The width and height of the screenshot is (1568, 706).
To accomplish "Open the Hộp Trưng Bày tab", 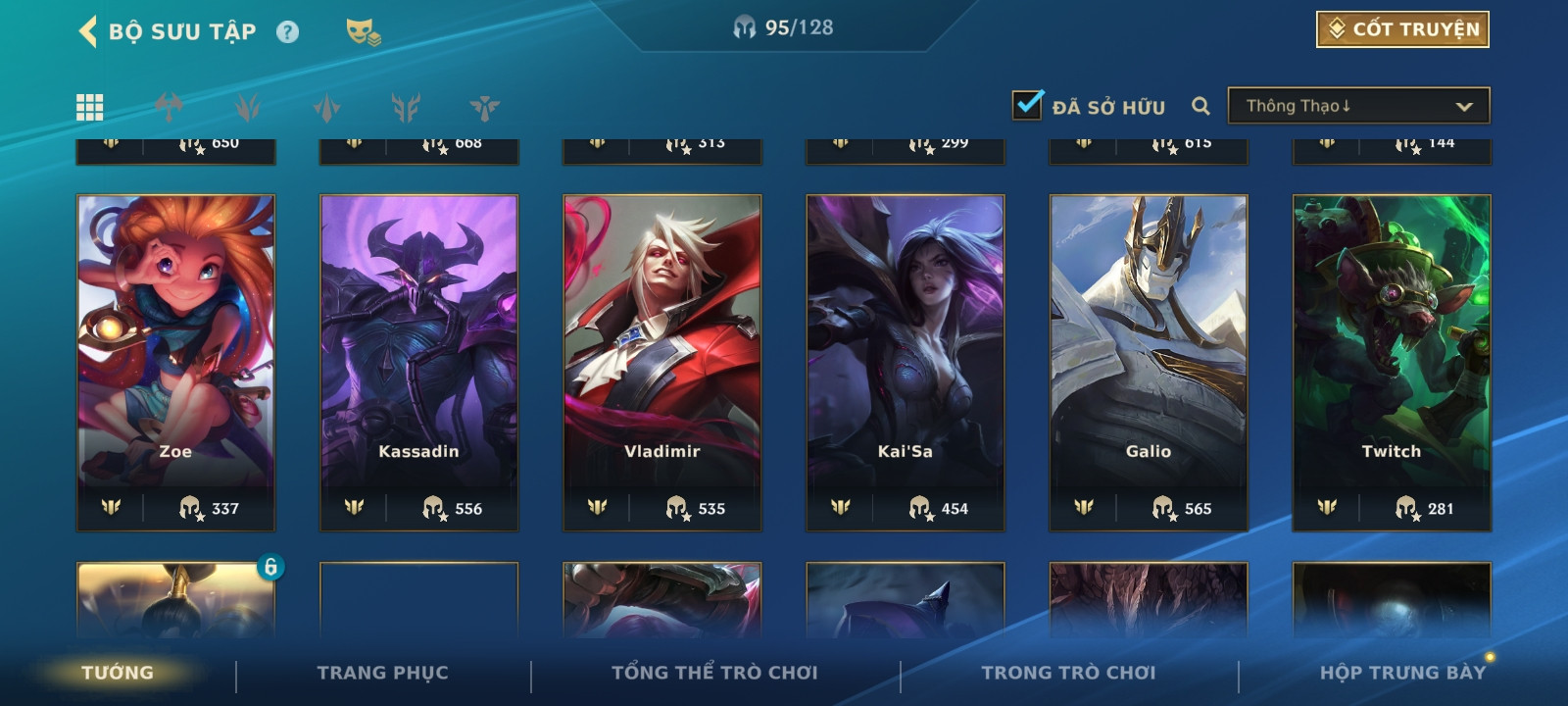I will (1402, 673).
